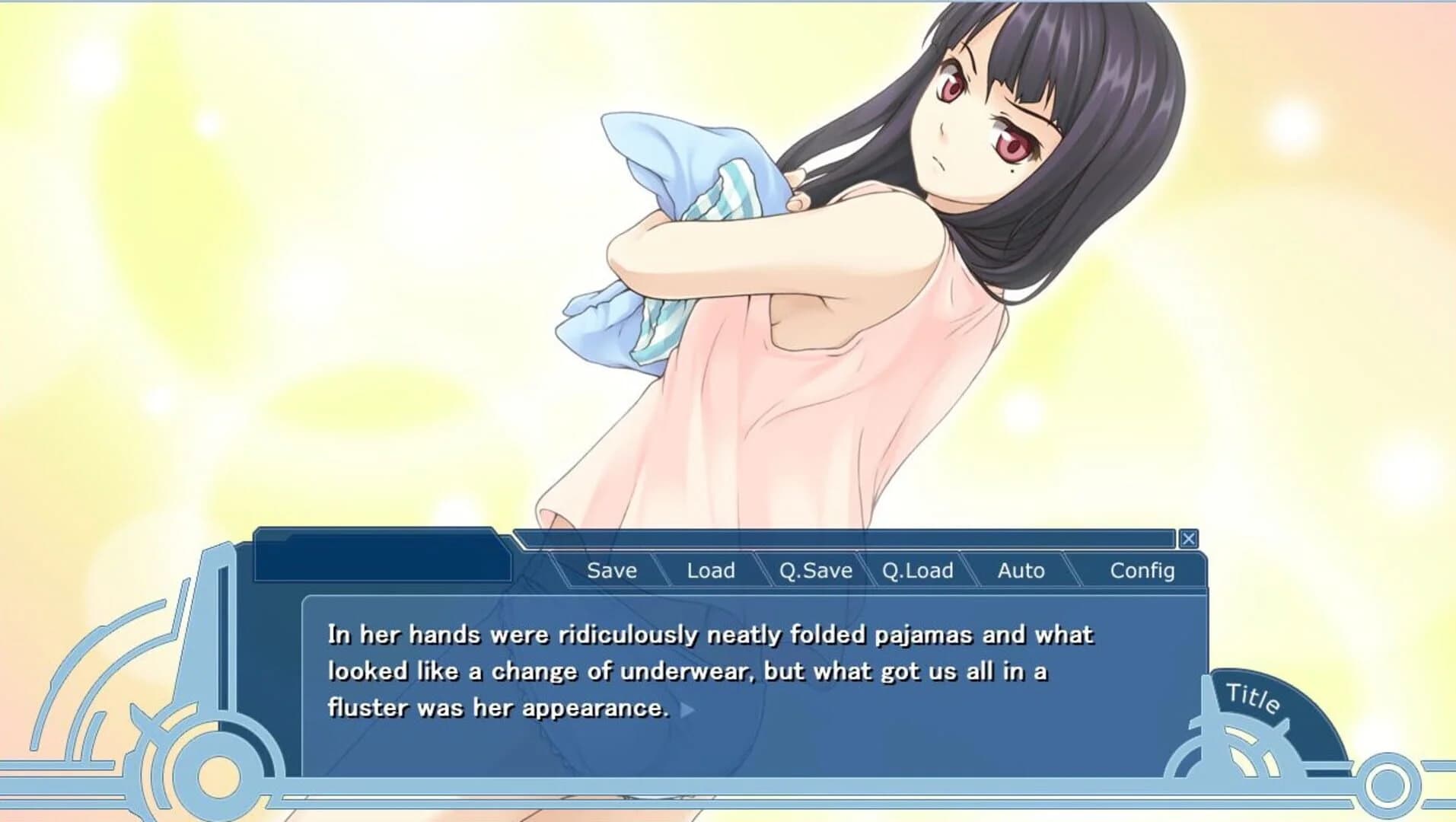Switch to the Load tab
The height and width of the screenshot is (822, 1456).
click(710, 570)
